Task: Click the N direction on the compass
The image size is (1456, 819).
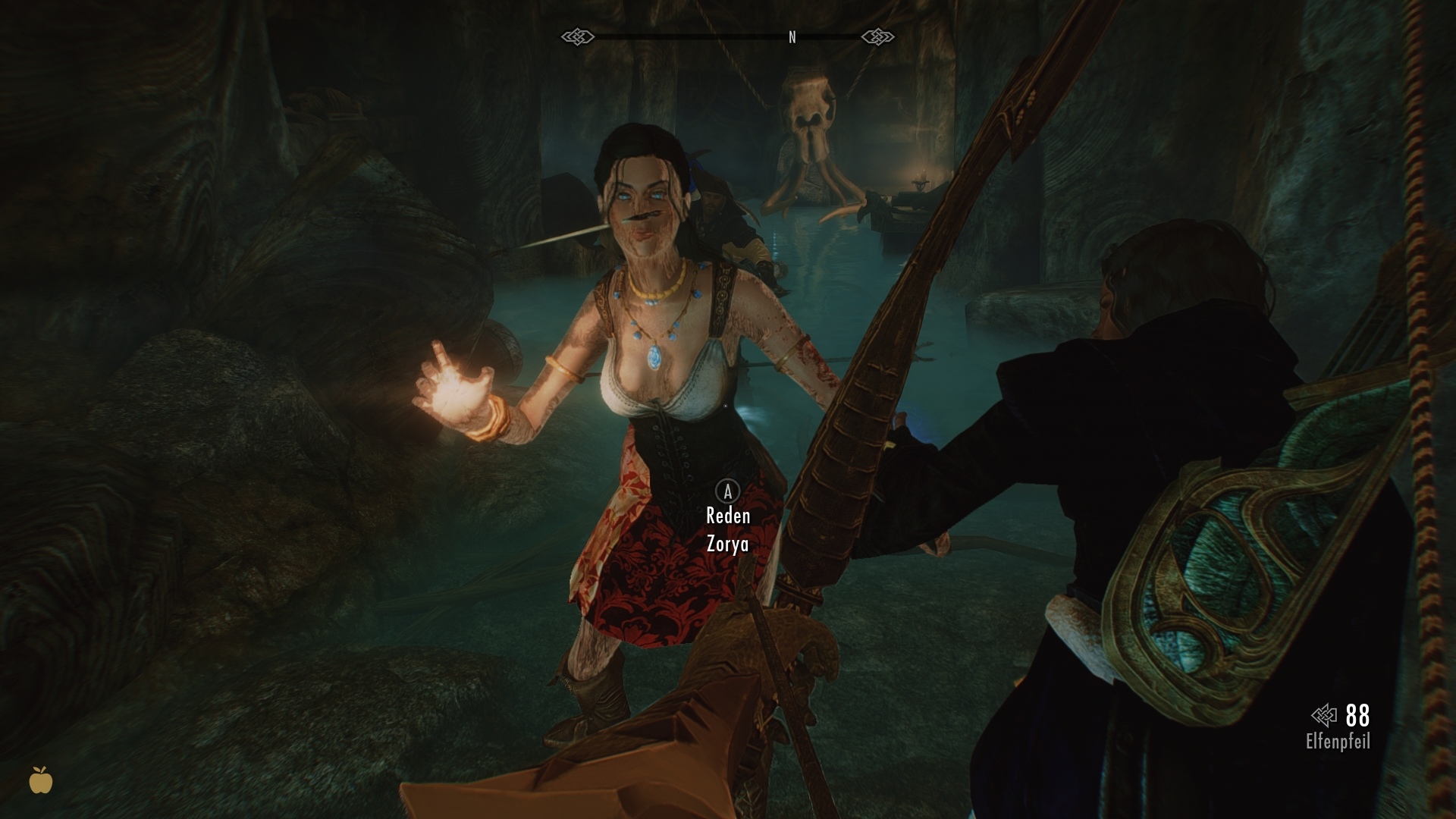Action: tap(792, 35)
